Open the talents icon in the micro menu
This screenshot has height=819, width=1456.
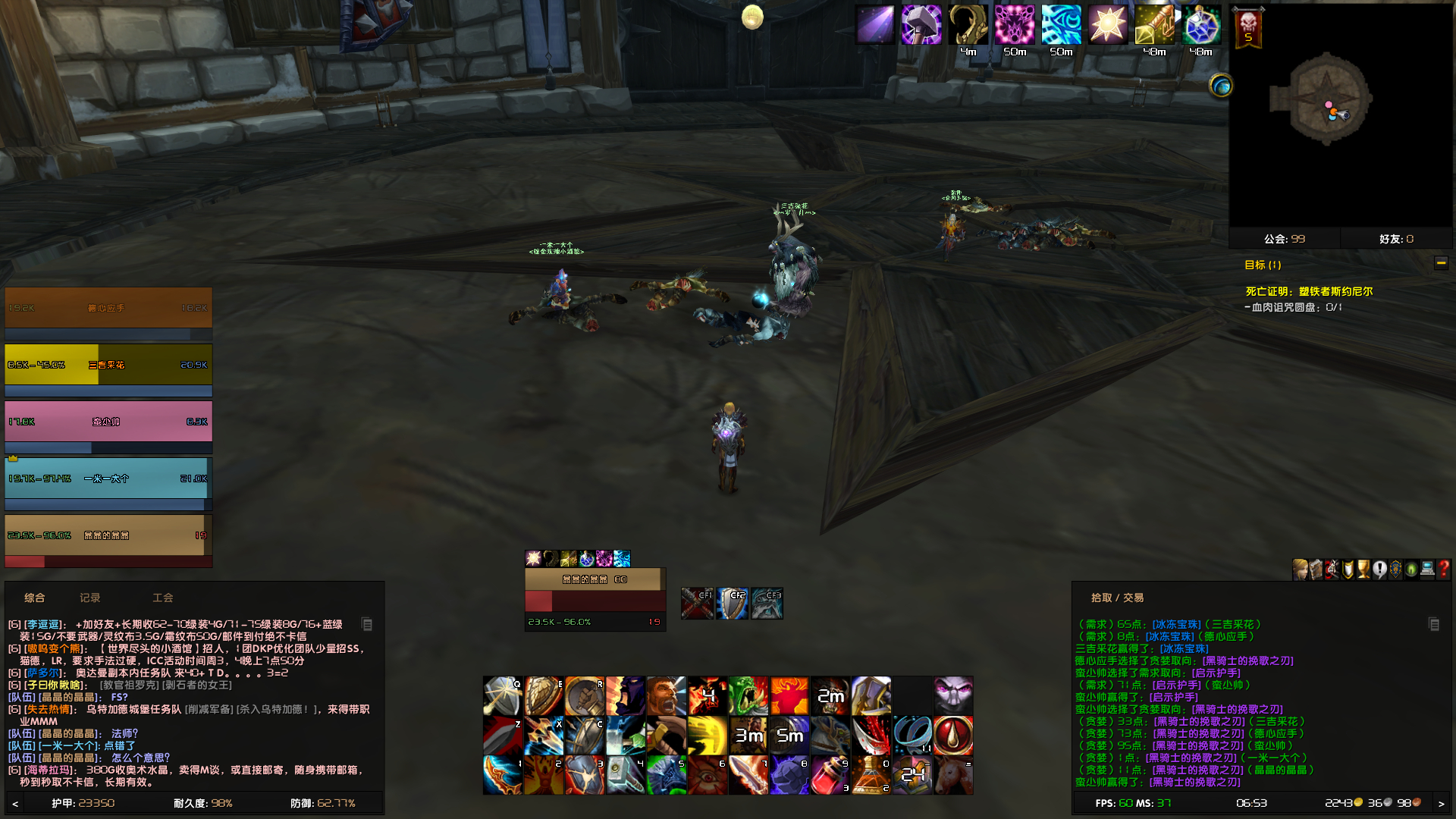[x=1332, y=570]
